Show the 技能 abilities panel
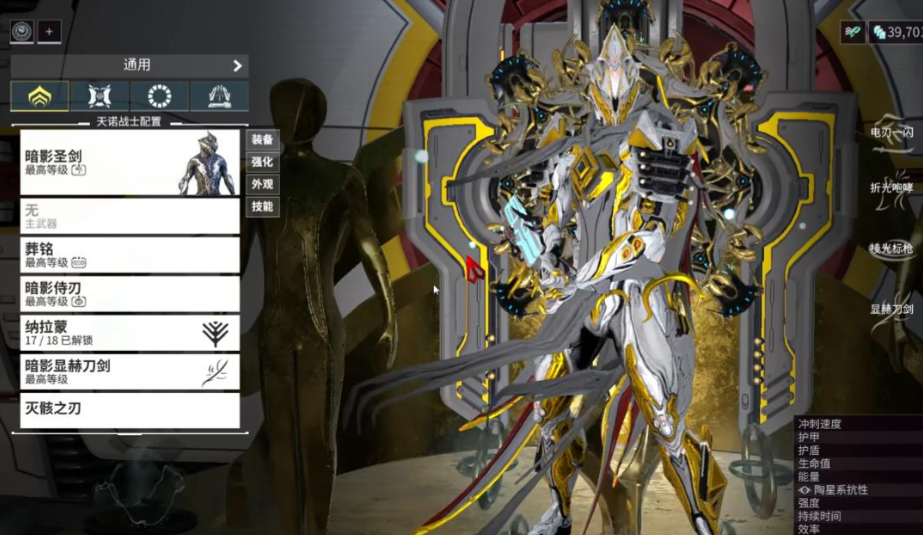The width and height of the screenshot is (923, 535). [x=262, y=207]
